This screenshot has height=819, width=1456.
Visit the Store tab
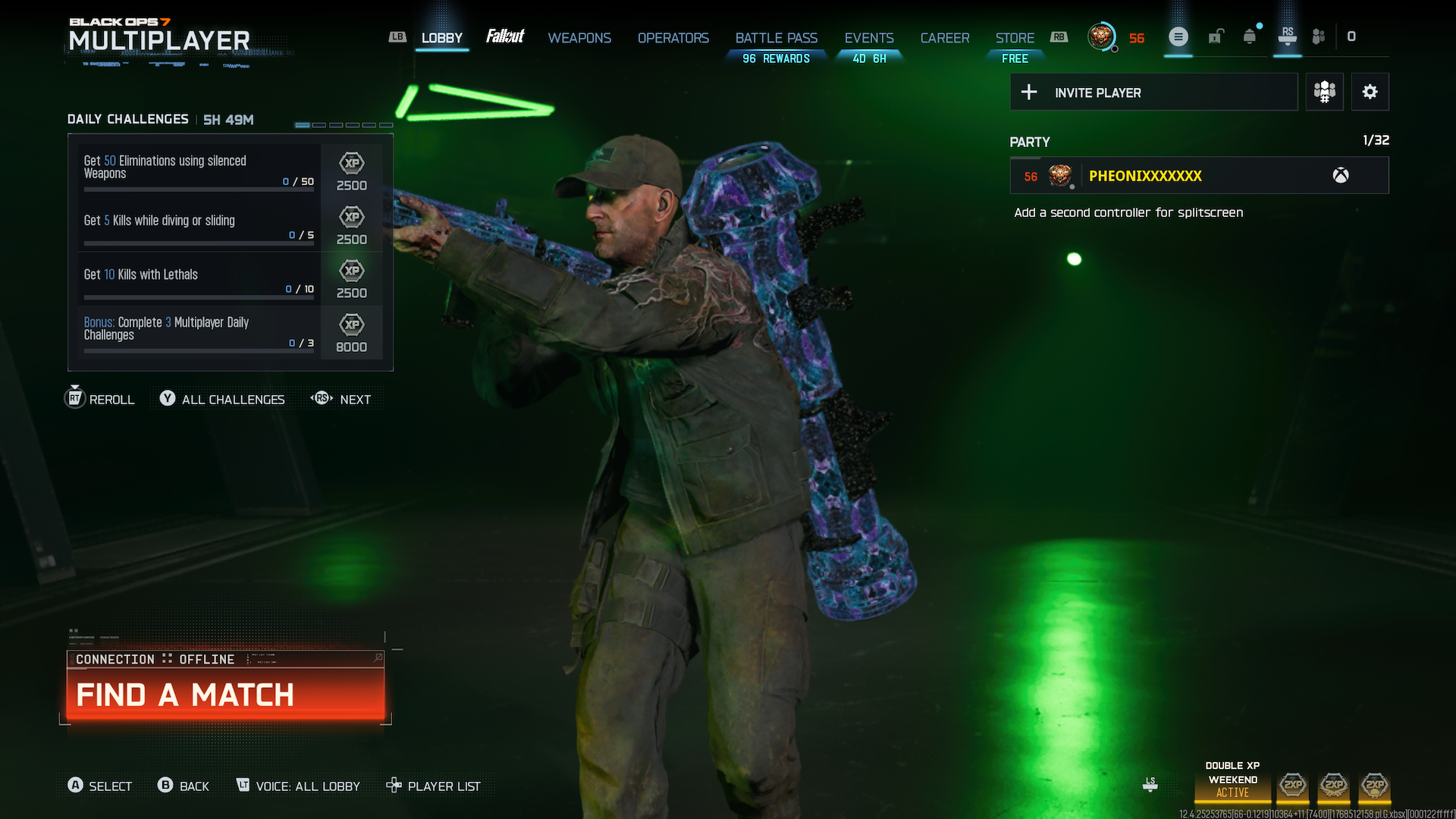click(1015, 38)
